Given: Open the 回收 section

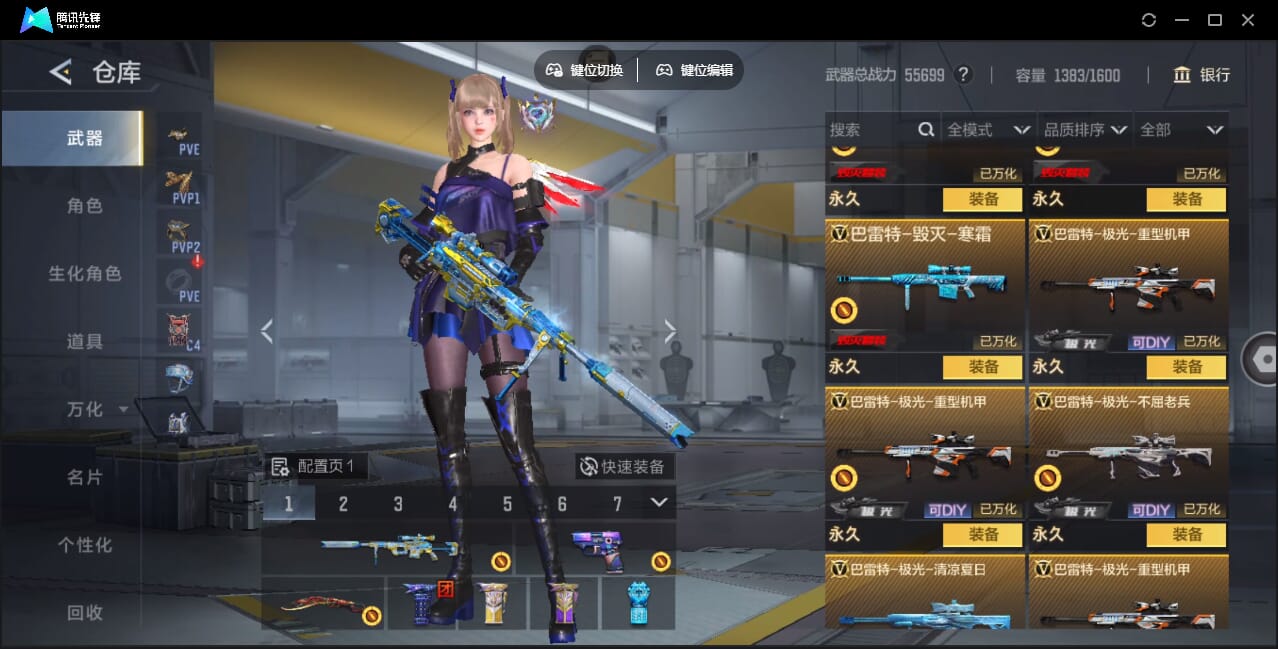Looking at the screenshot, I should (85, 613).
